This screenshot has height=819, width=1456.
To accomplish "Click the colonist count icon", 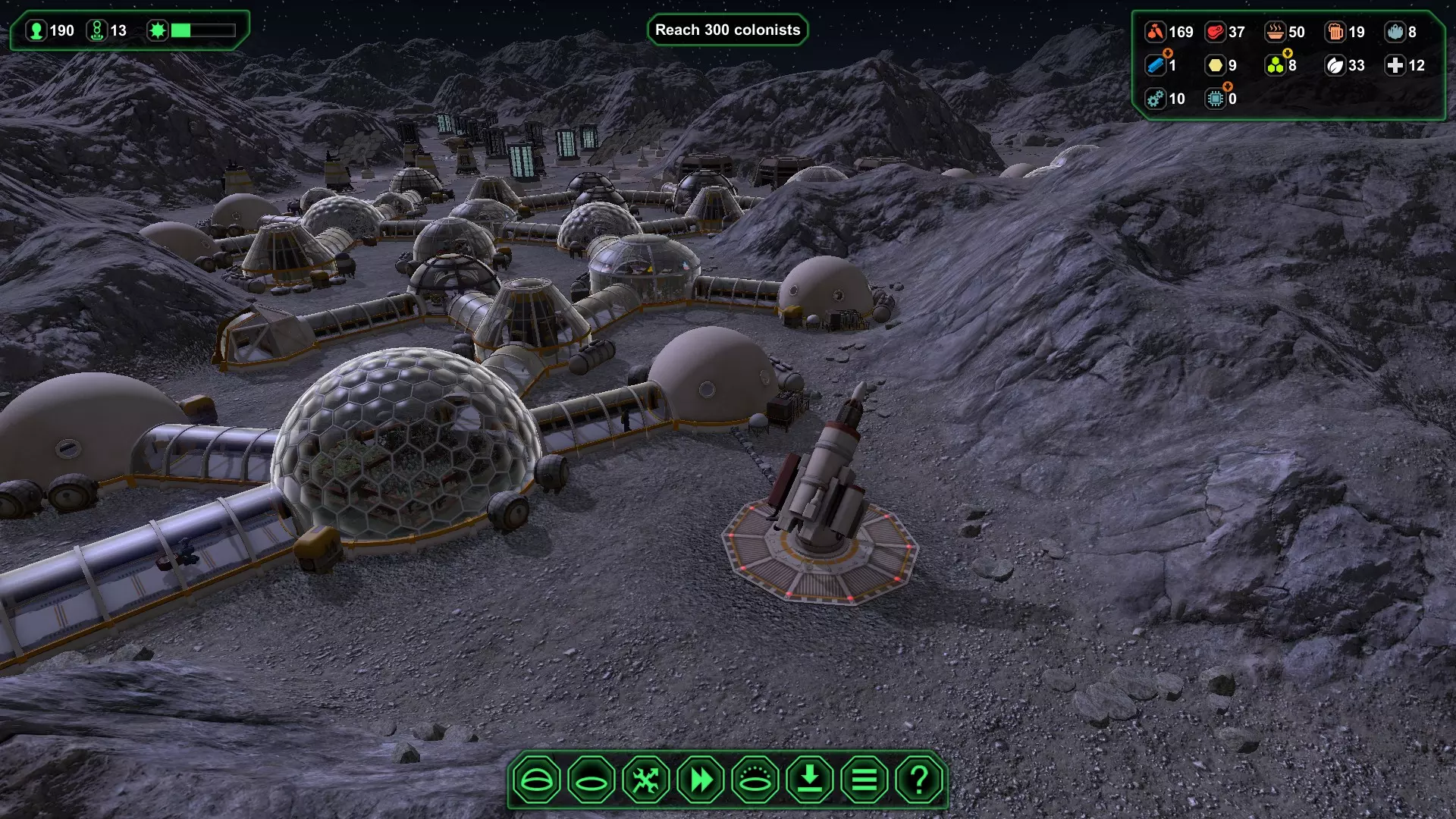I will pyautogui.click(x=36, y=30).
